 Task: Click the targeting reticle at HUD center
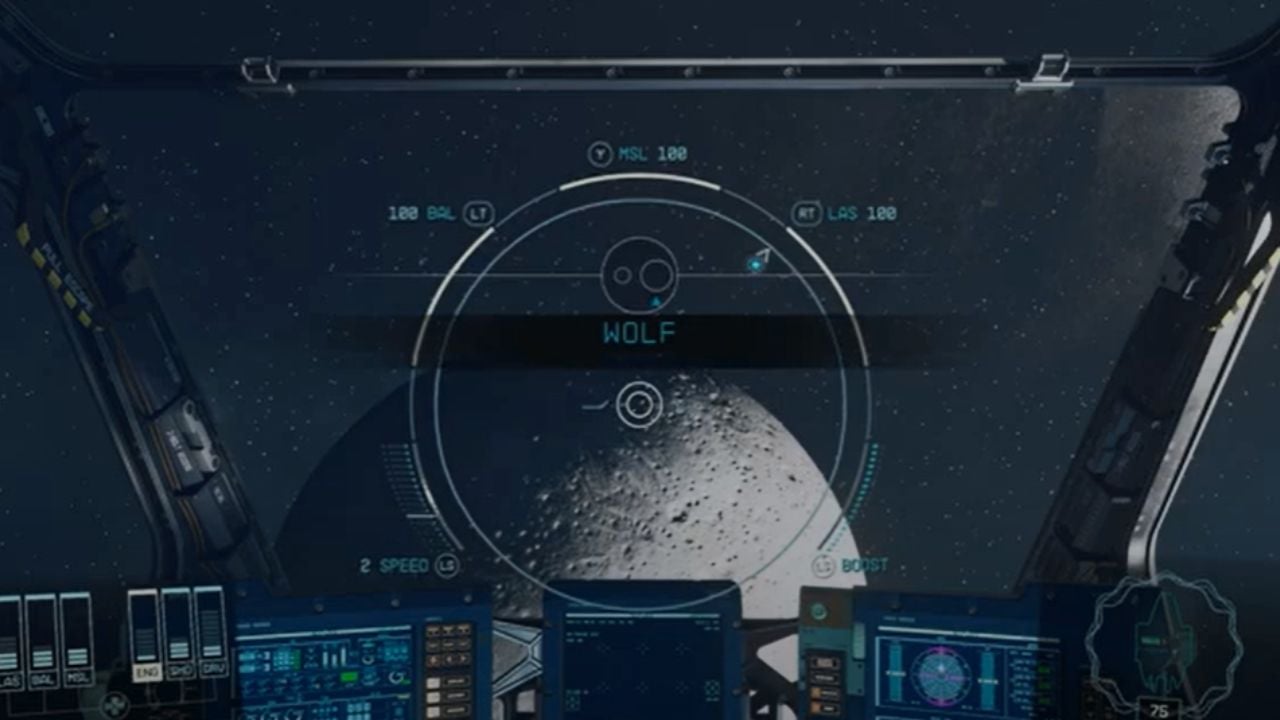(x=640, y=404)
